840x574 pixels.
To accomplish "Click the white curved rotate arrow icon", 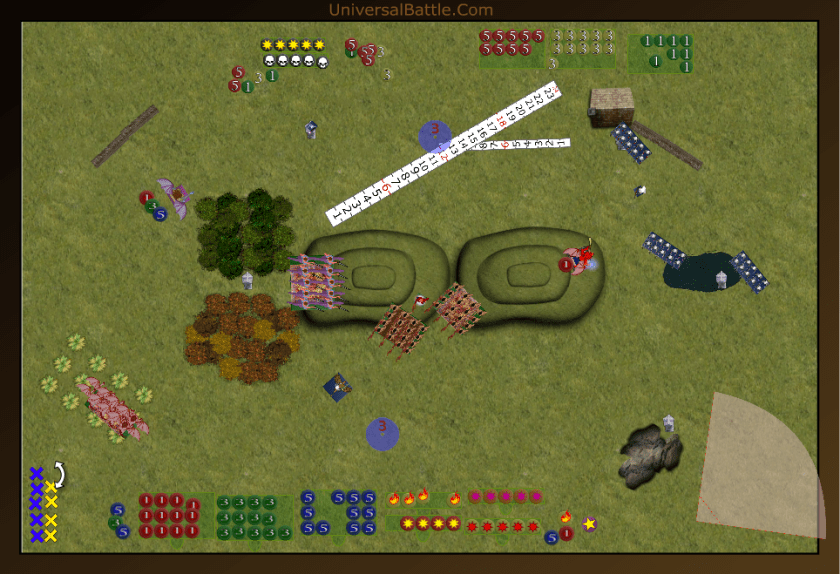I will (x=59, y=471).
